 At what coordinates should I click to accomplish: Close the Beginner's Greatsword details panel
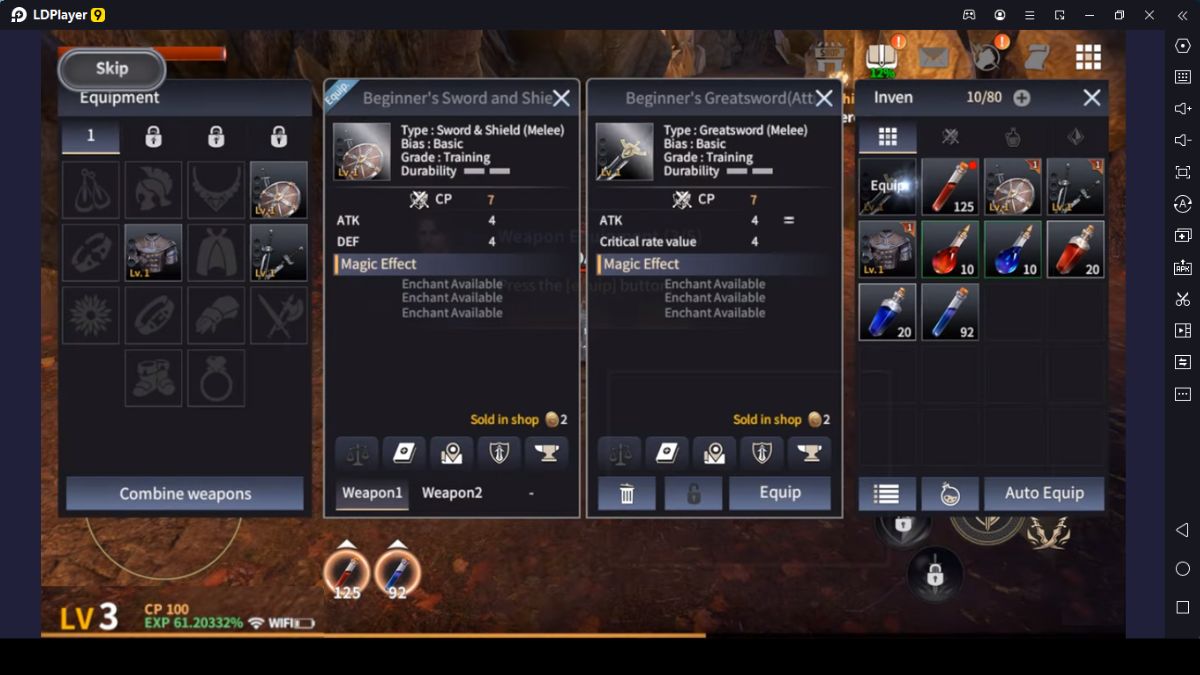point(824,98)
